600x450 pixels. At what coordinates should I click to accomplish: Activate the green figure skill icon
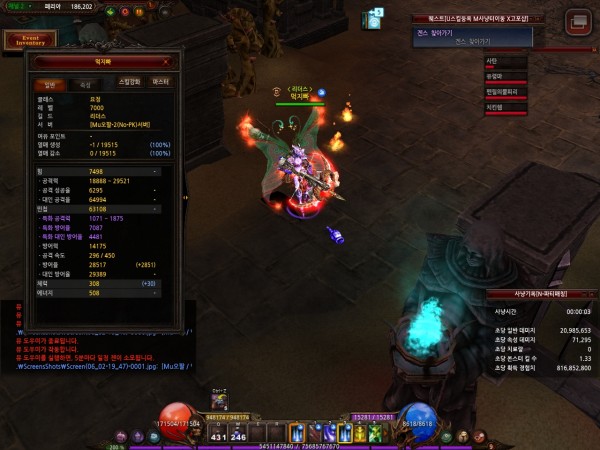[374, 432]
